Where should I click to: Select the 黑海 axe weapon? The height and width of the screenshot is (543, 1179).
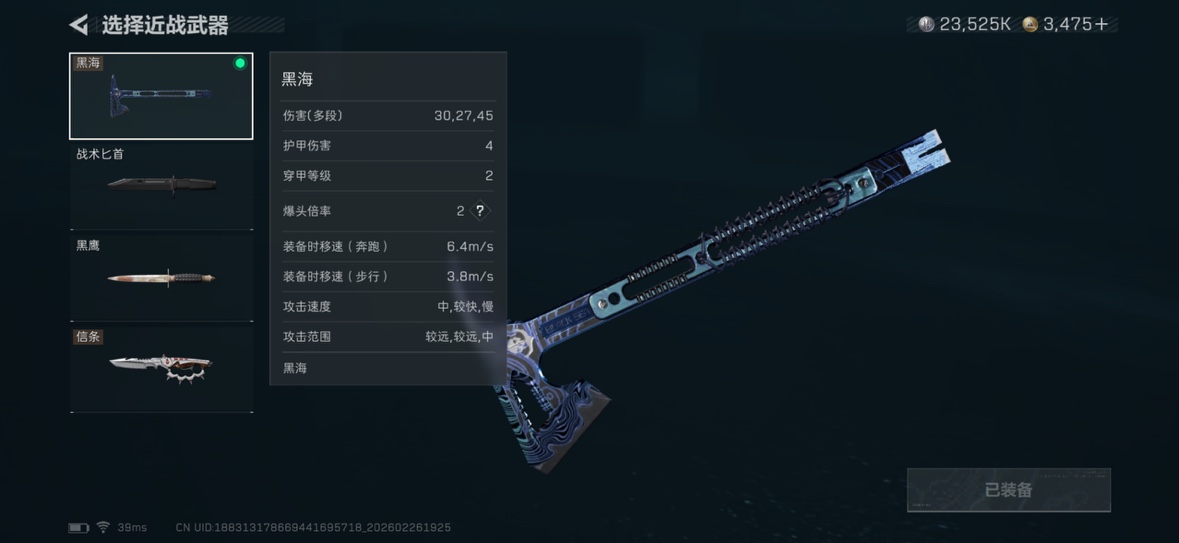coord(161,97)
